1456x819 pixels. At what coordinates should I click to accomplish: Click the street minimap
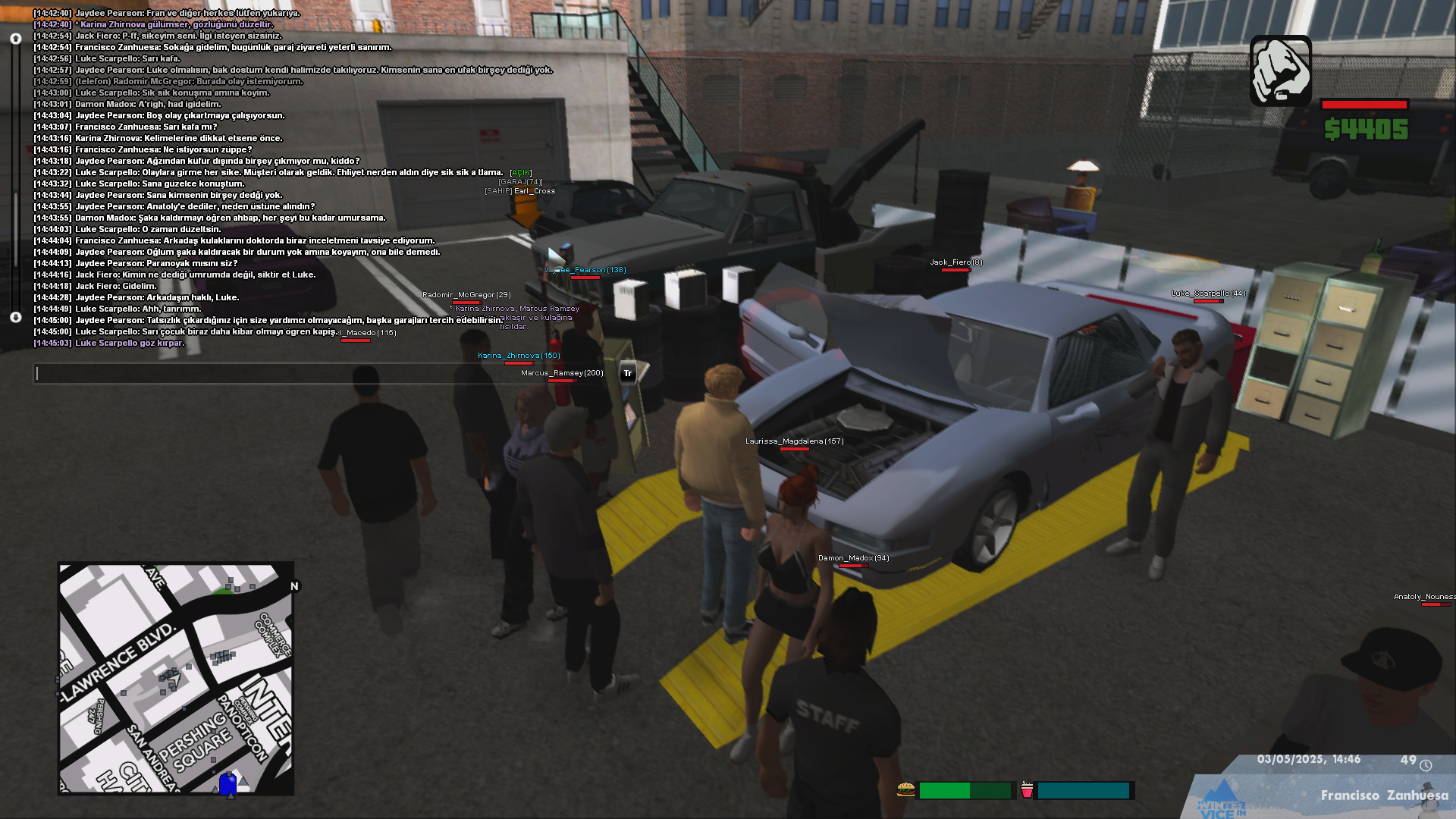[x=176, y=678]
